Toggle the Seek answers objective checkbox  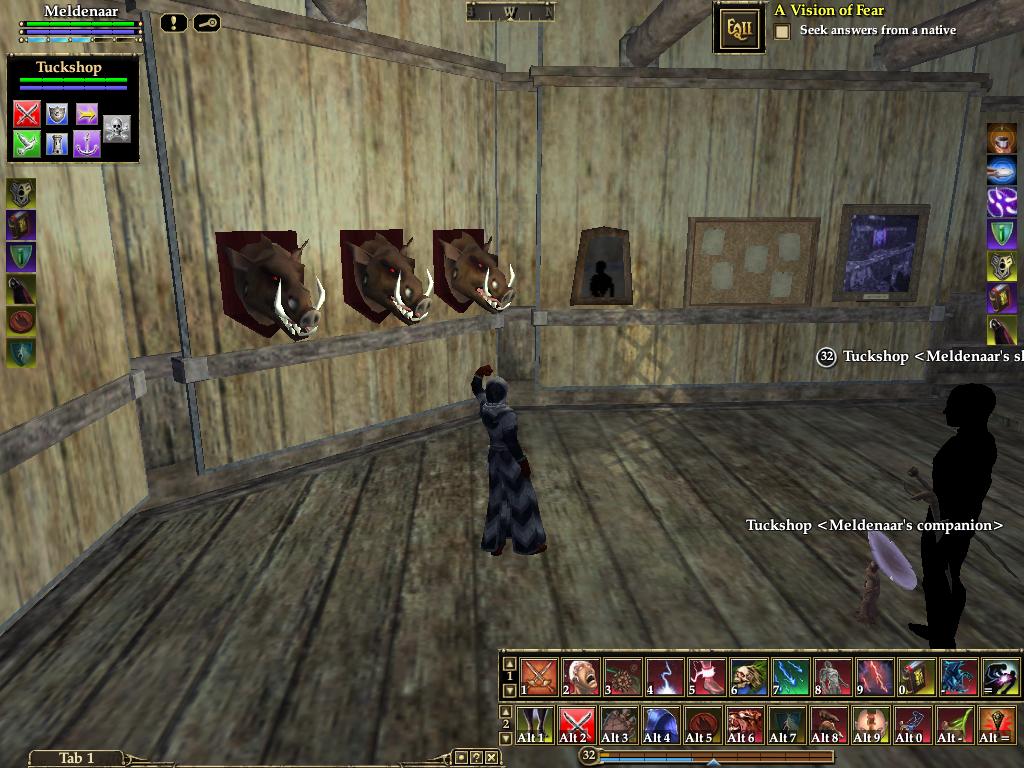[x=782, y=31]
